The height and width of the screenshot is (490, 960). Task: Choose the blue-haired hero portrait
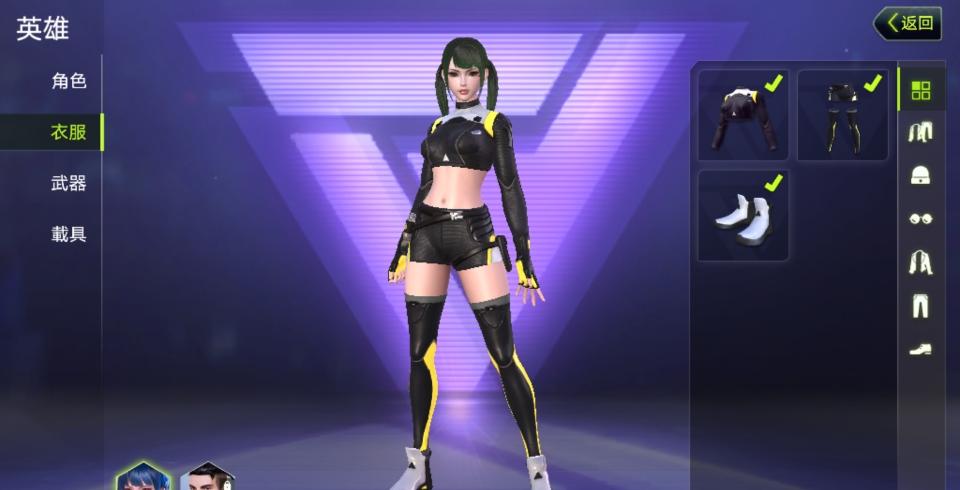[143, 478]
